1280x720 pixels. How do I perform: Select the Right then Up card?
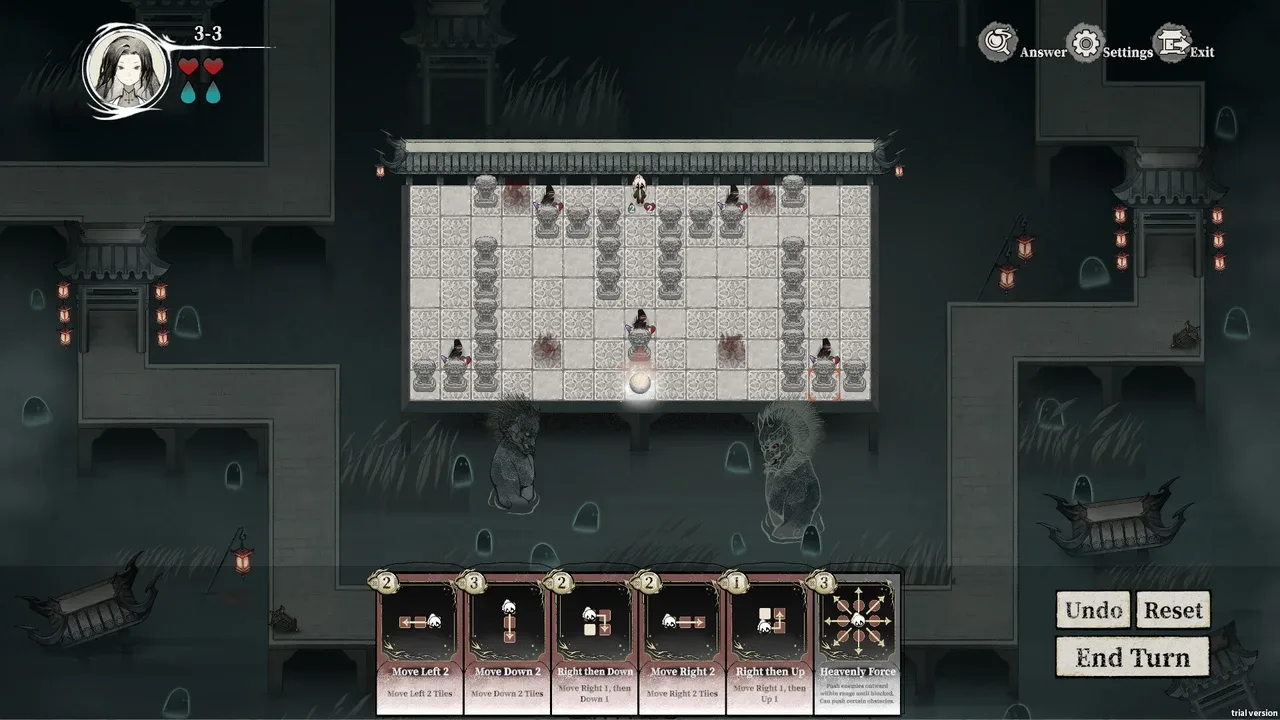(769, 640)
